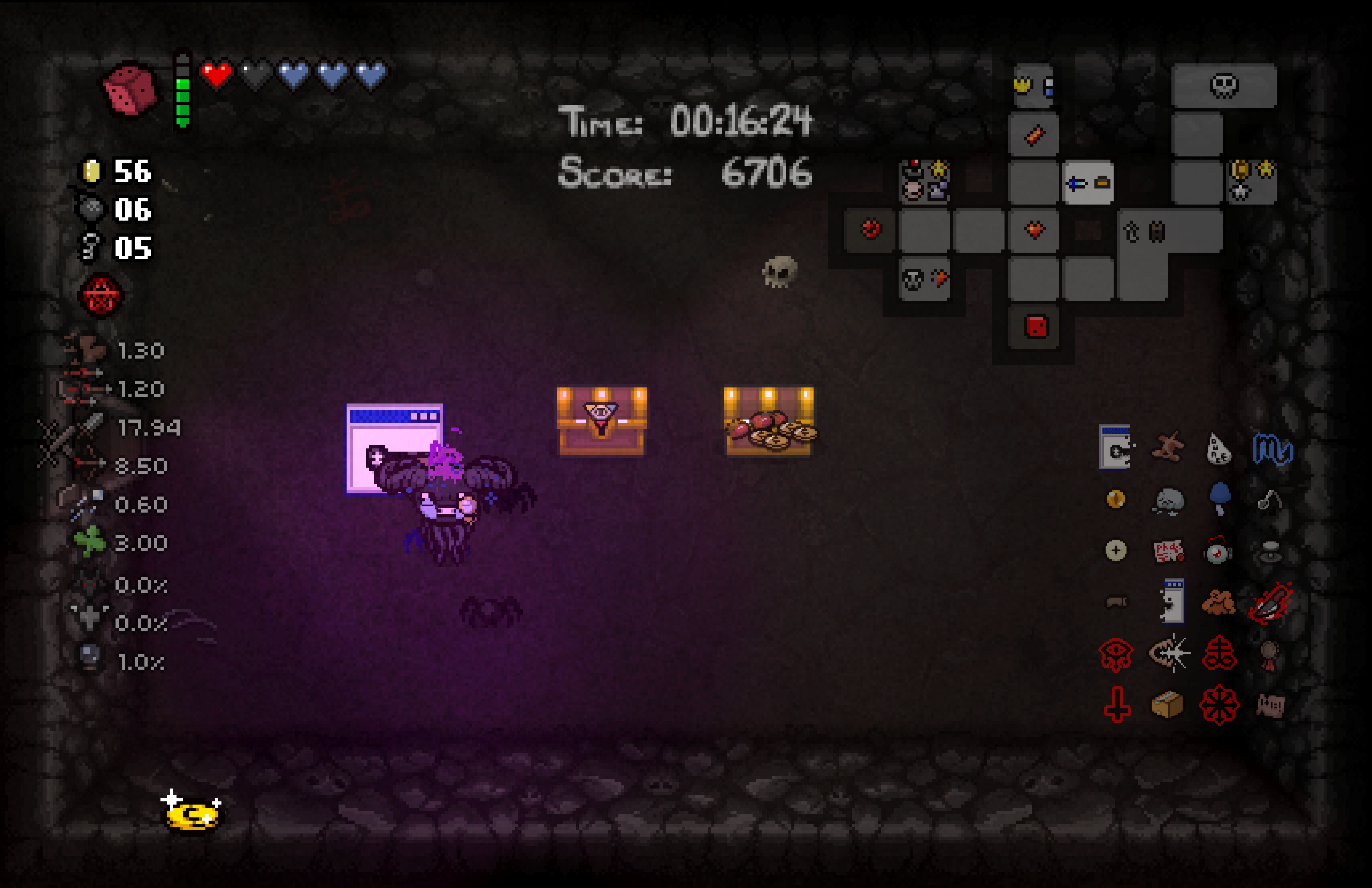This screenshot has height=888, width=1372.
Task: Click the bloody PhD note item icon
Action: click(x=1167, y=551)
